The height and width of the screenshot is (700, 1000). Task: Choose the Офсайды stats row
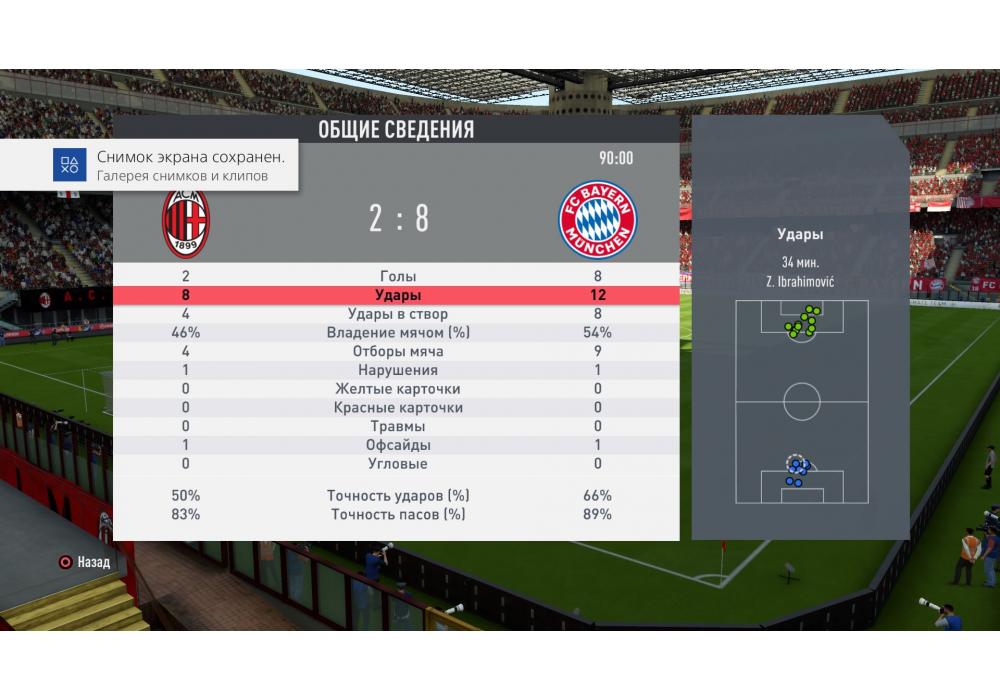click(x=398, y=445)
